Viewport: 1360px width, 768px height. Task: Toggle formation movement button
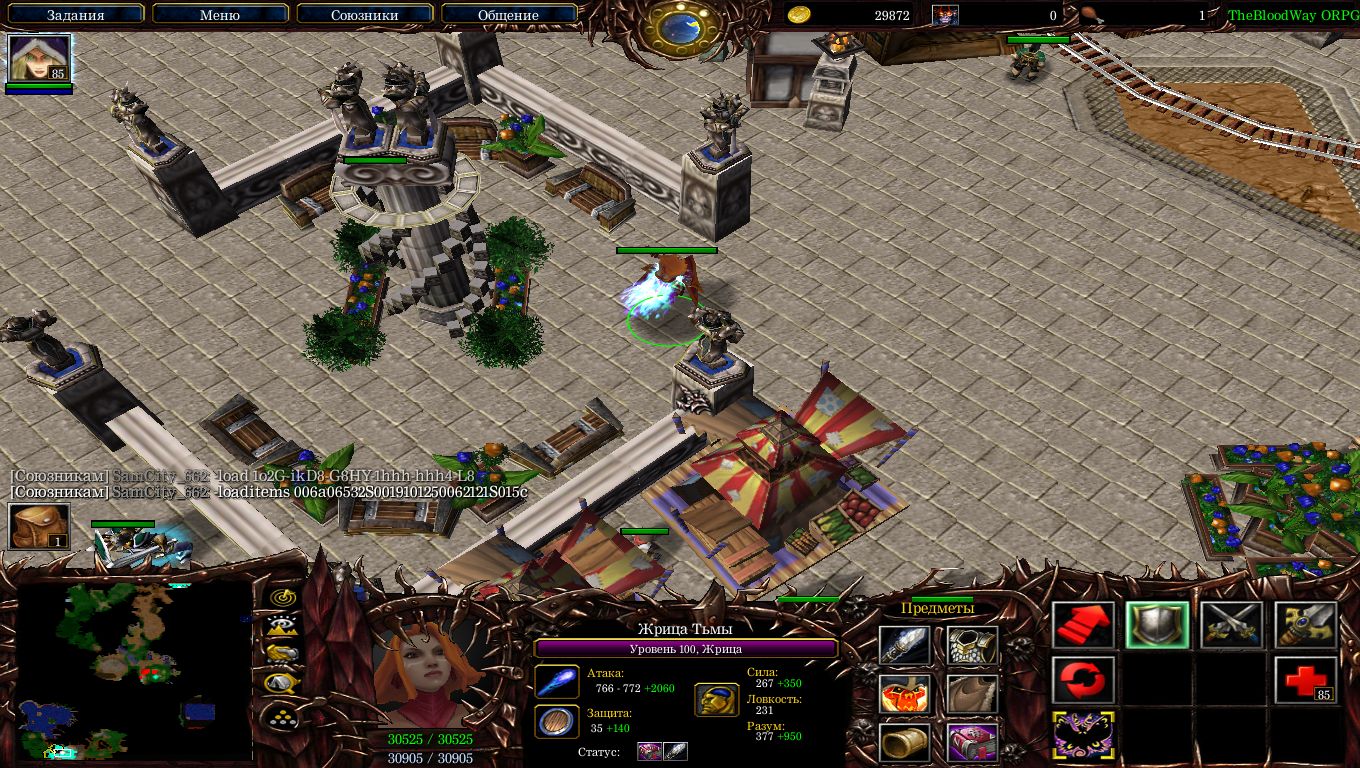pos(281,714)
